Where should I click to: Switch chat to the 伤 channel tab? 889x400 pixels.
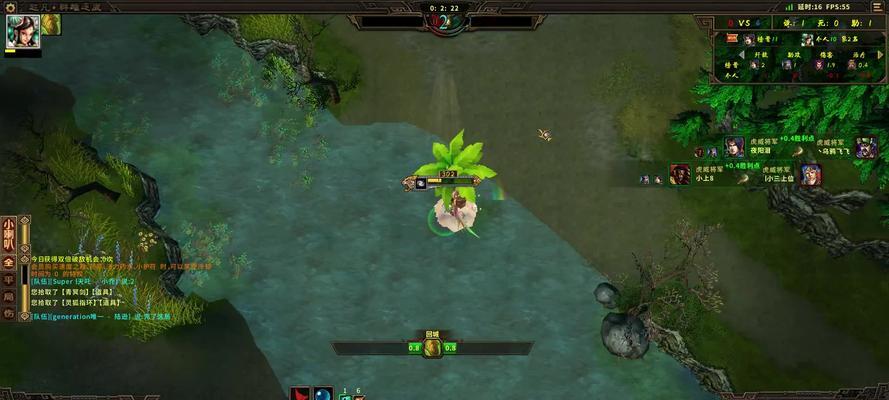8,313
